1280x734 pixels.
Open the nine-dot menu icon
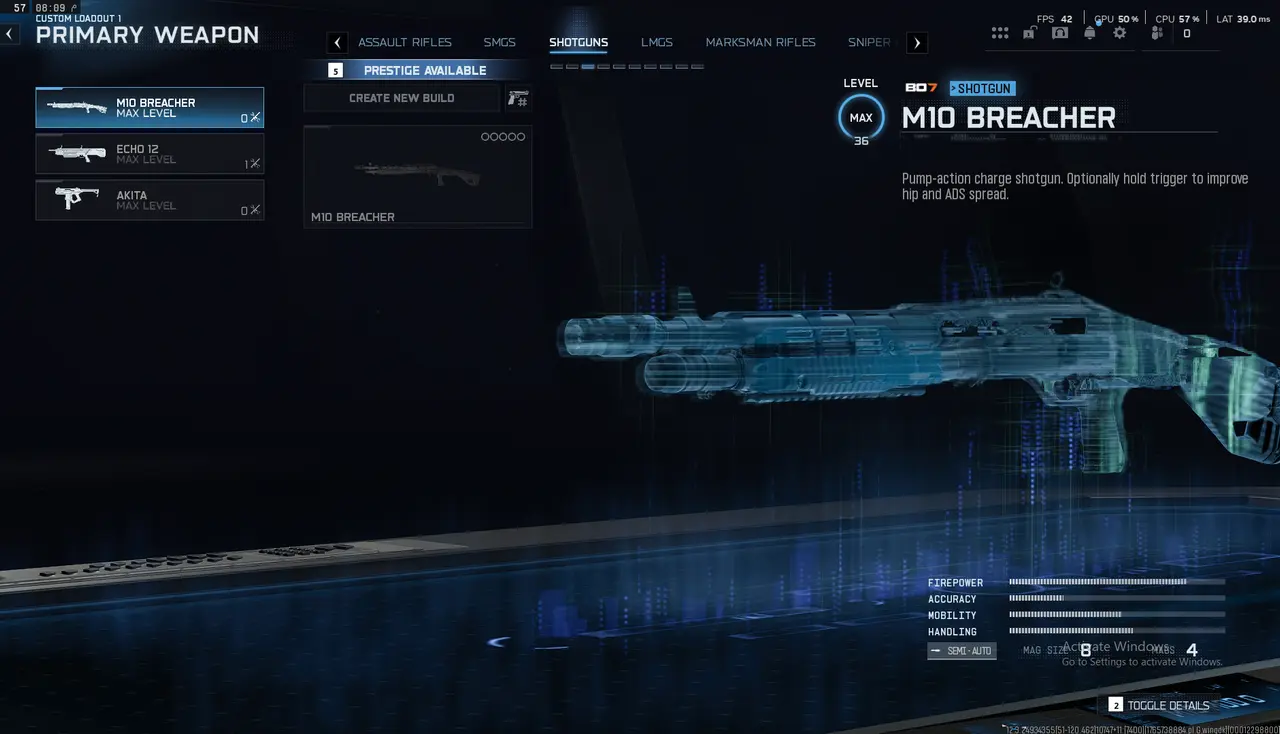[x=1000, y=33]
